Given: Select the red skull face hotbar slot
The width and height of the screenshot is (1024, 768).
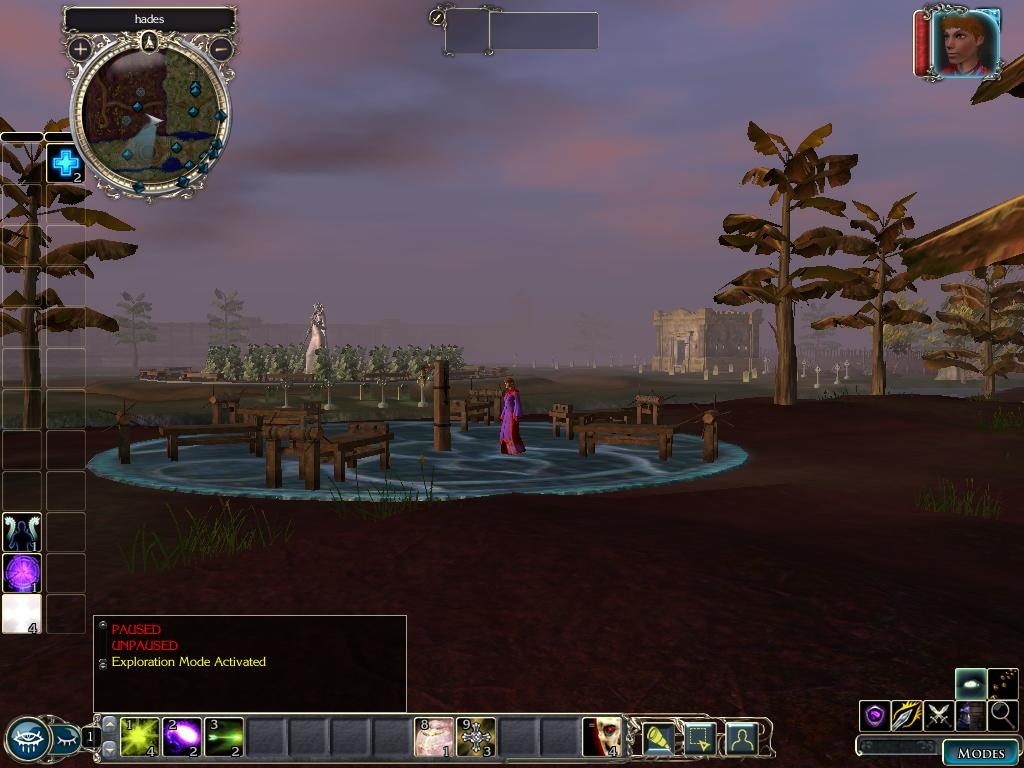Looking at the screenshot, I should [602, 738].
